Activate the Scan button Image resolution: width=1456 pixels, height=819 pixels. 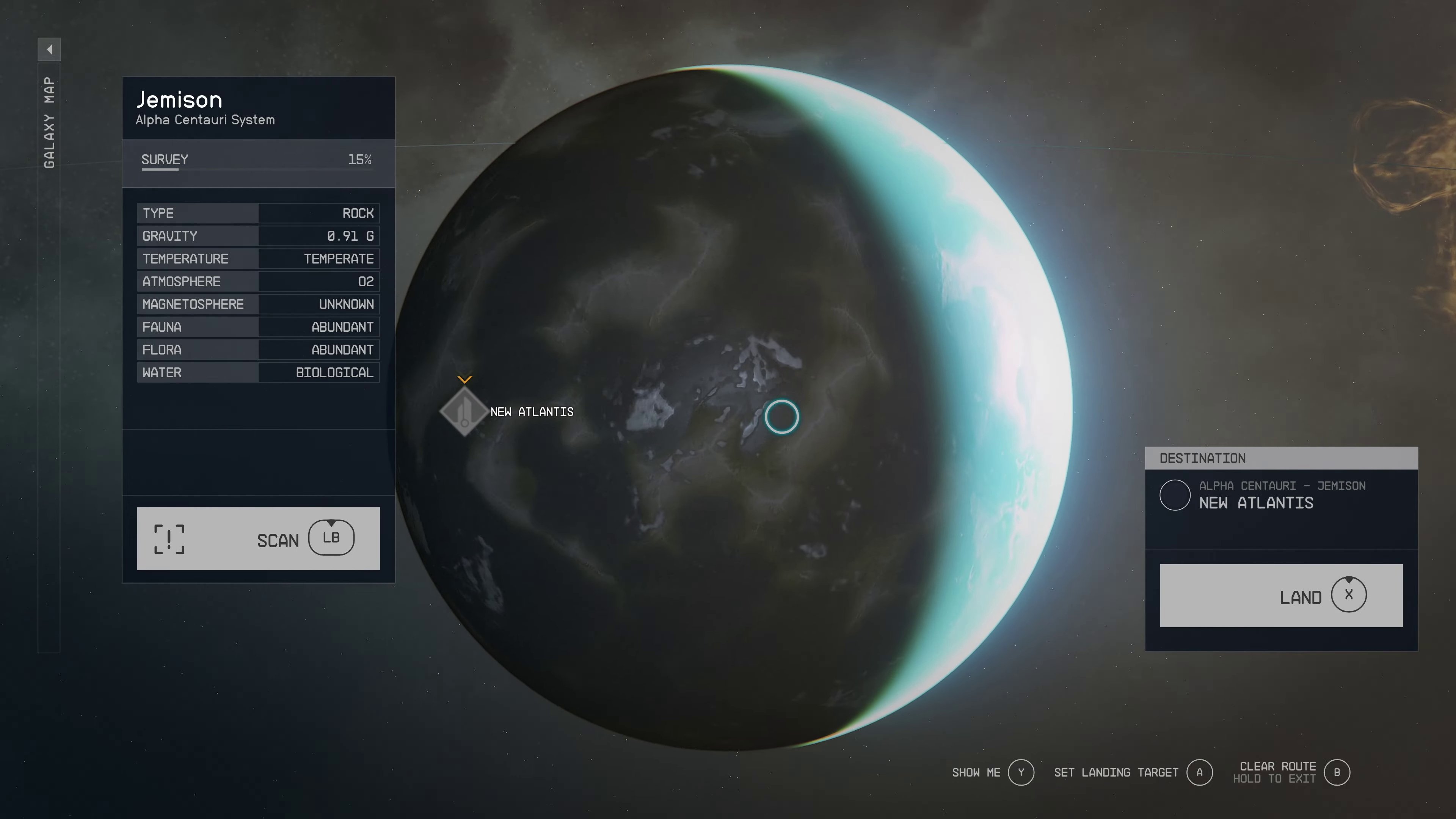pyautogui.click(x=258, y=539)
